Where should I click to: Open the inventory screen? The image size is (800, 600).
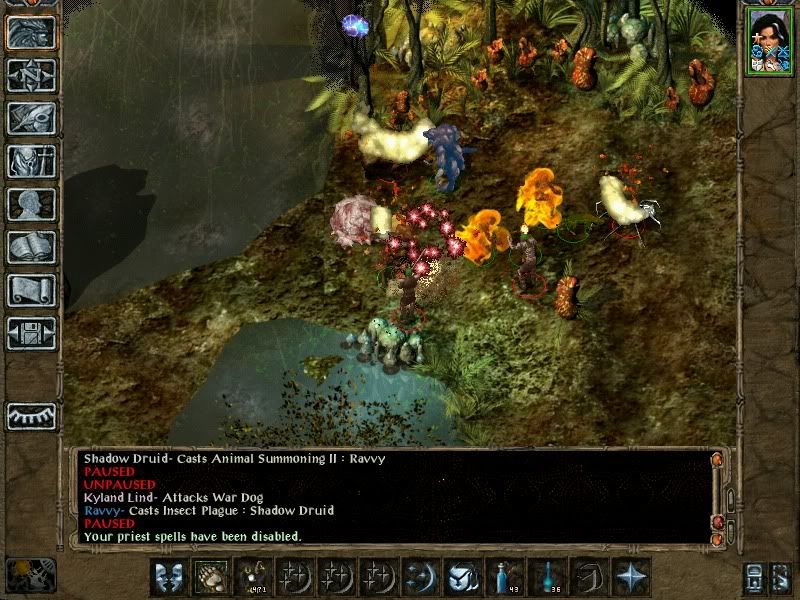31,161
